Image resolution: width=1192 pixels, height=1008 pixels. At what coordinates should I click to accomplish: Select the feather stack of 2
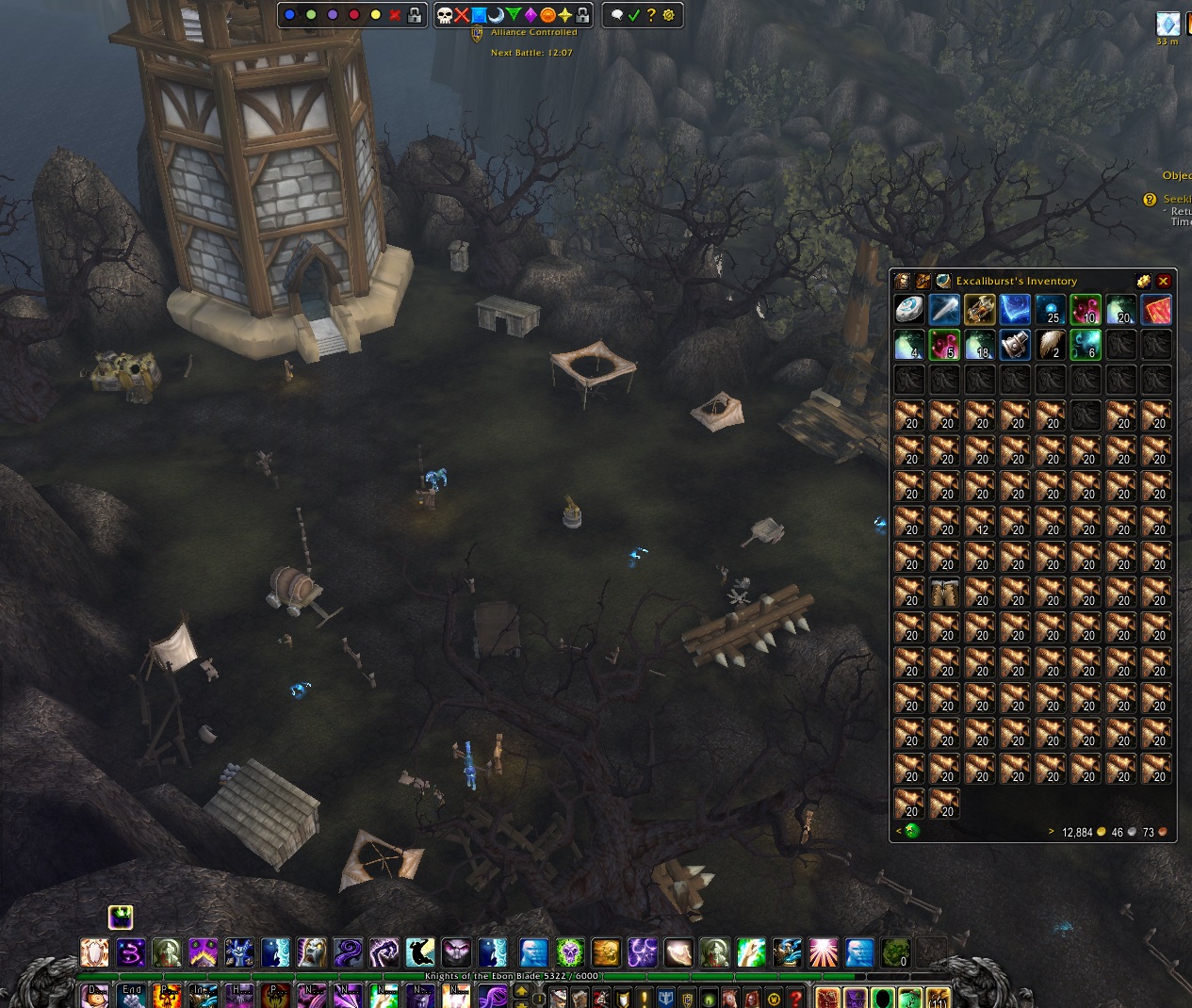point(1050,345)
